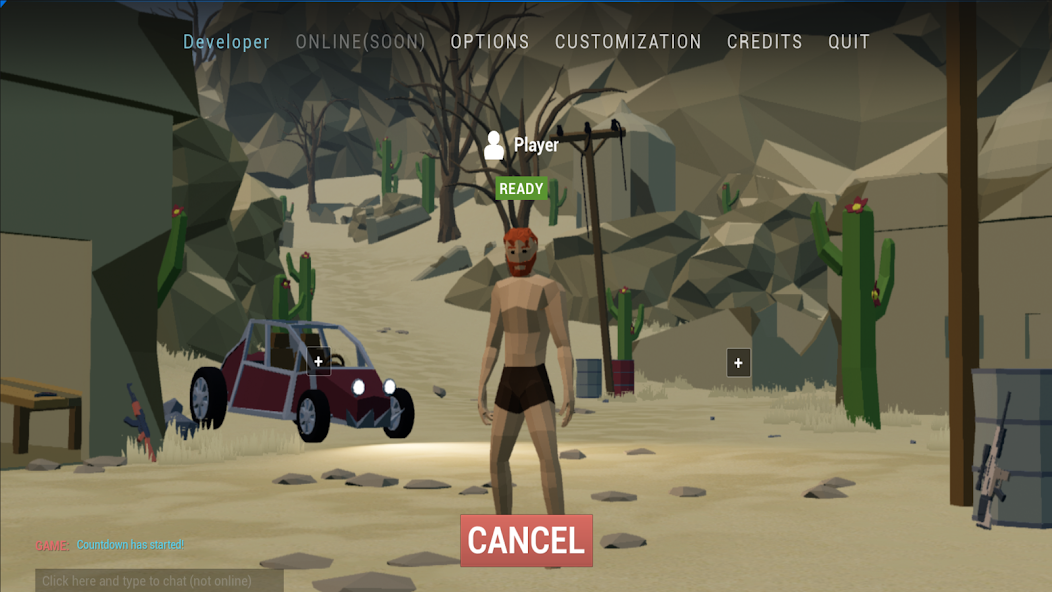Focus the chat input box
The image size is (1052, 592).
[x=159, y=581]
